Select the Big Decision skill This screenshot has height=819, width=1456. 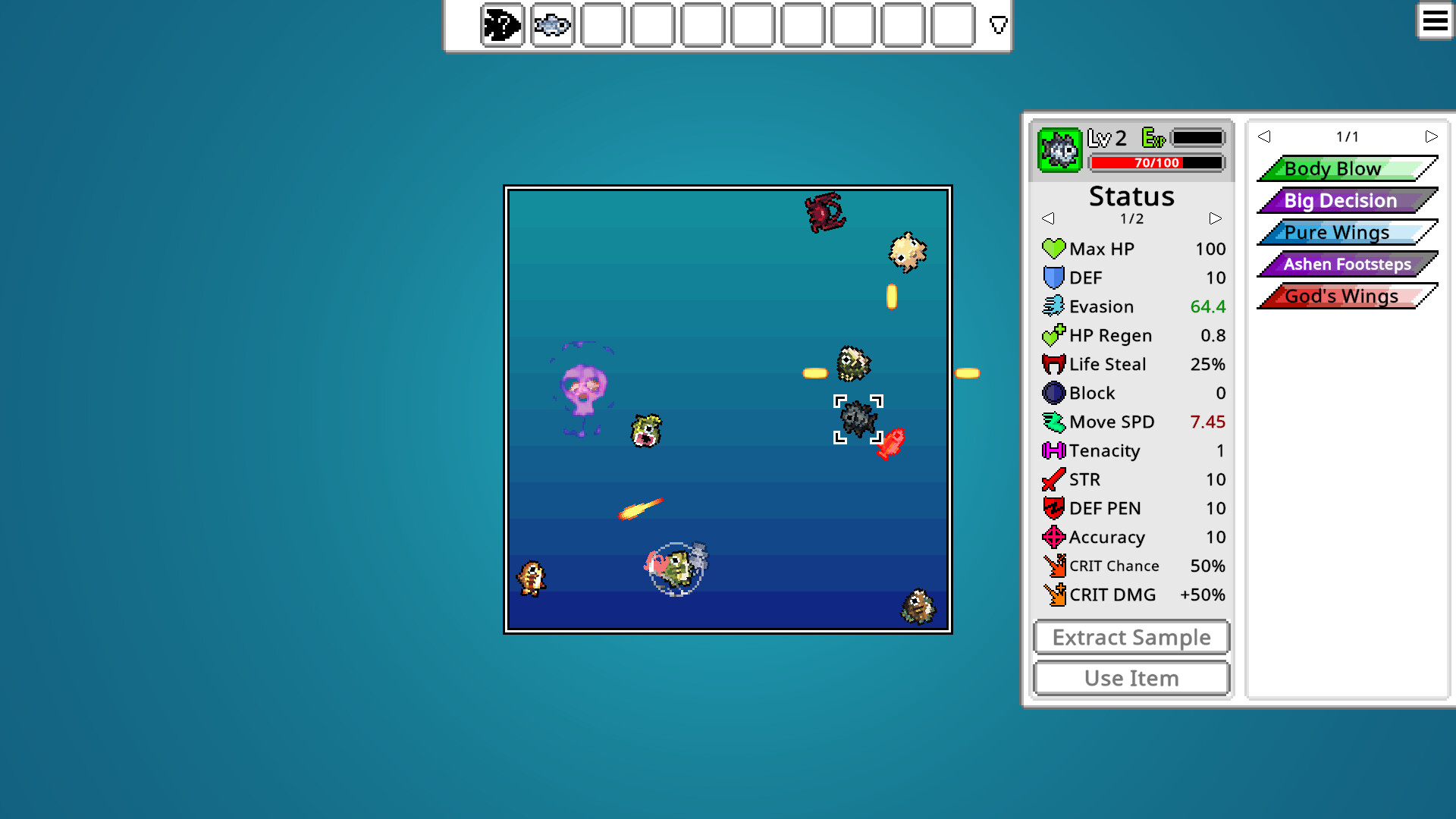(x=1341, y=200)
